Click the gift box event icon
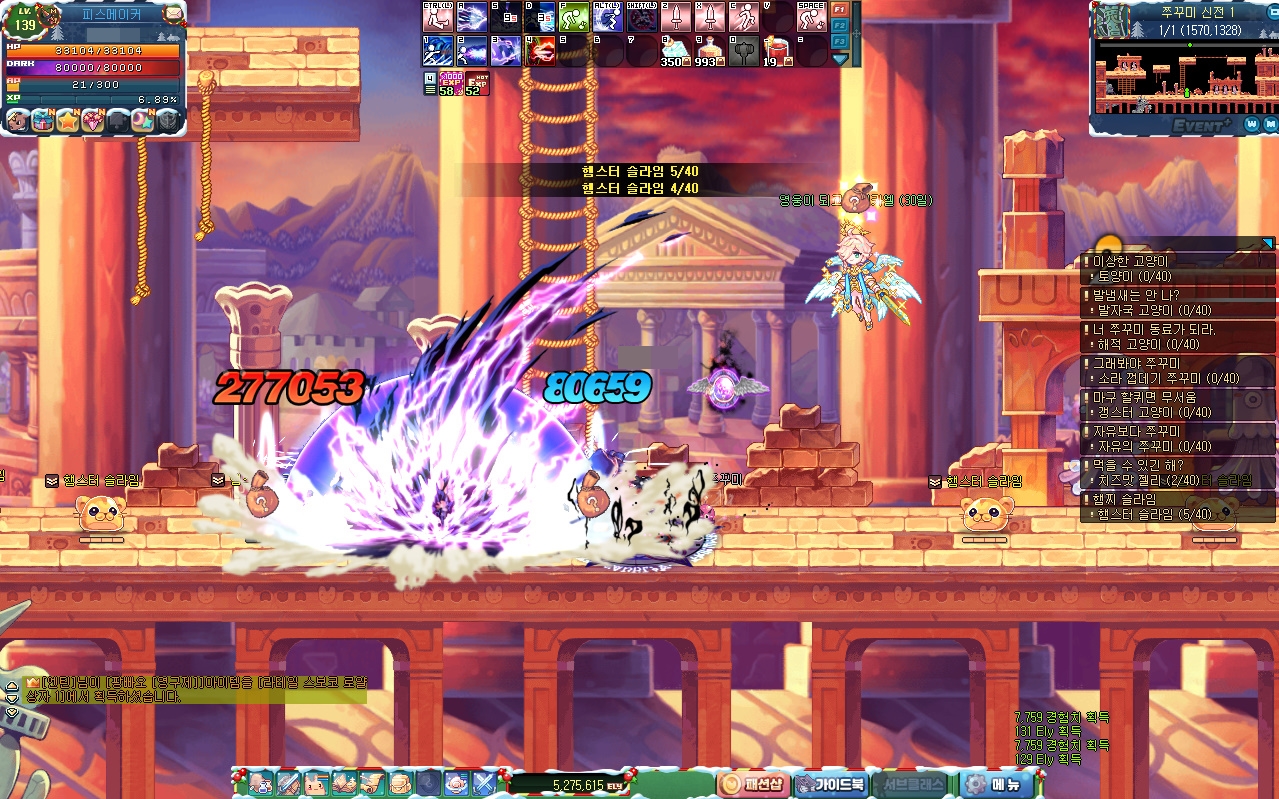Screen dimensions: 1279x799 tap(42, 121)
